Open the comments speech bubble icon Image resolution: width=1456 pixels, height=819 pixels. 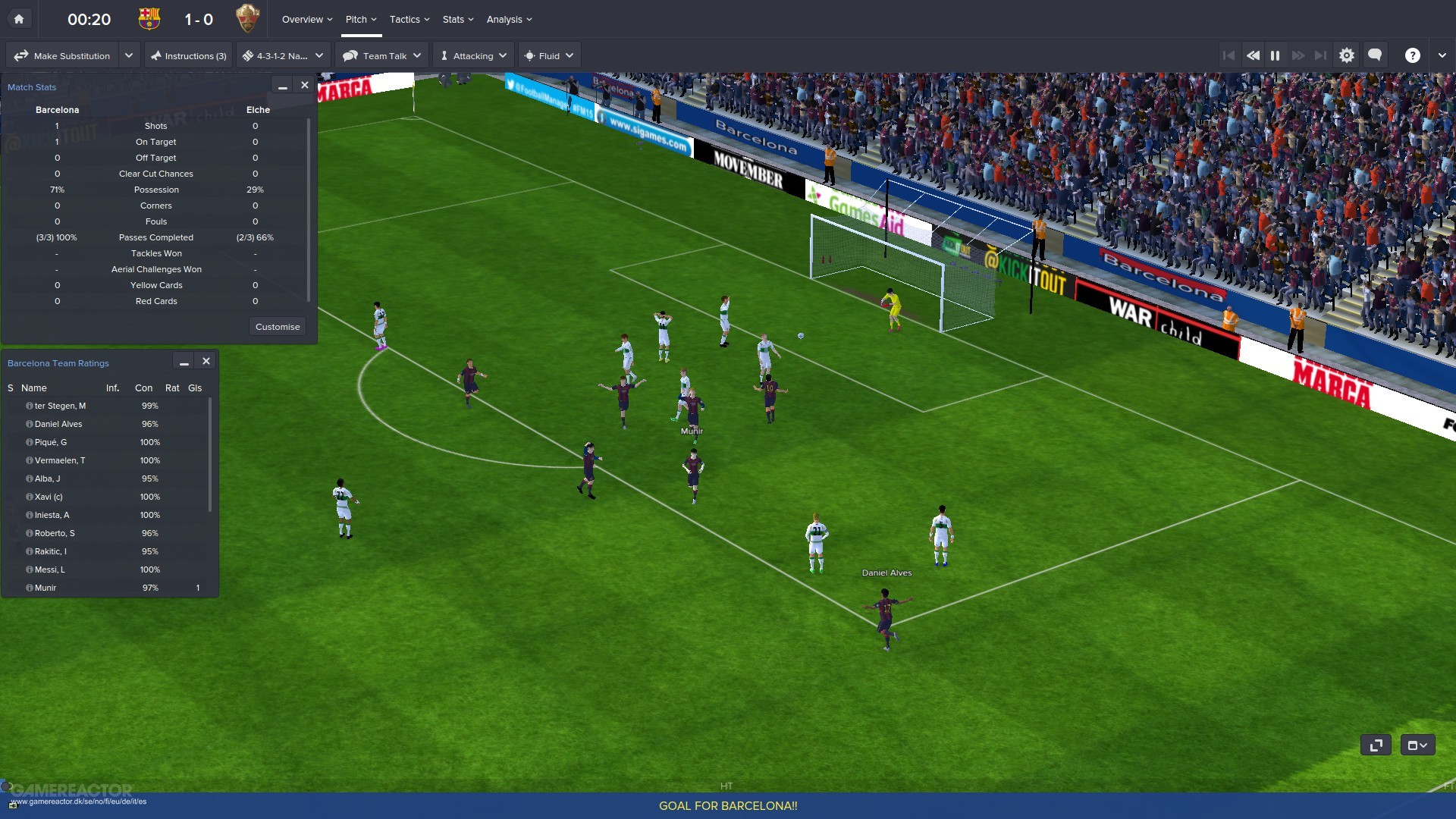tap(1374, 55)
